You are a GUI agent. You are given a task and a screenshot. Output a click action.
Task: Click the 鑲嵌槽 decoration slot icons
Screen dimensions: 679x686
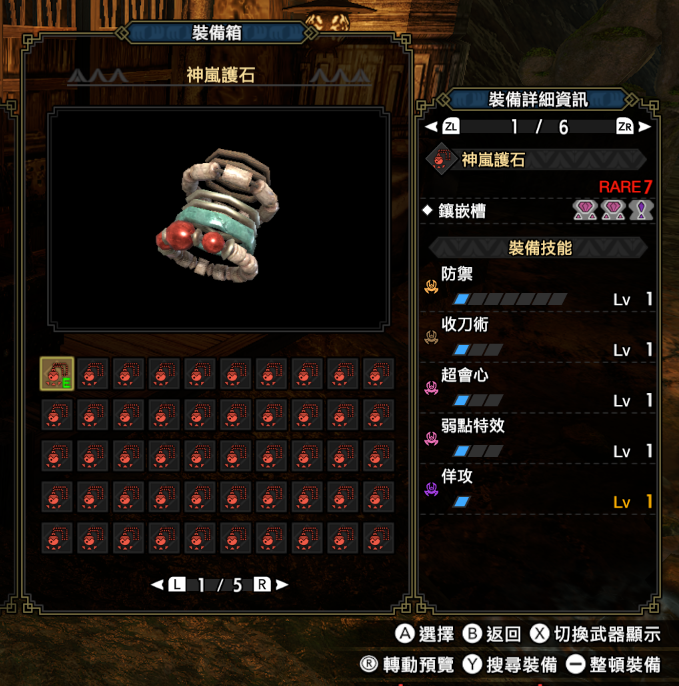point(613,210)
